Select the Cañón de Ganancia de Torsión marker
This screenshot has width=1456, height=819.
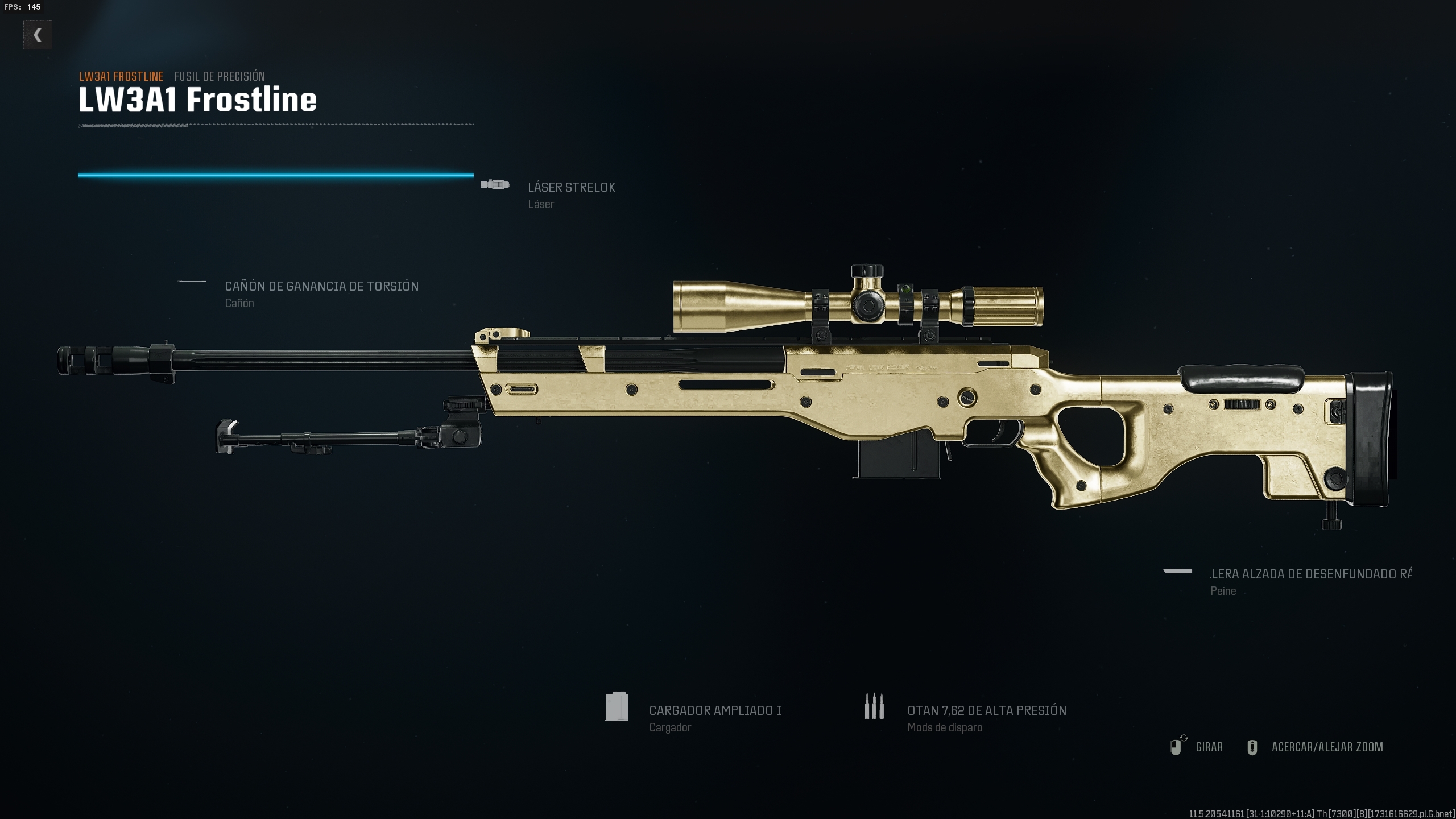[192, 280]
